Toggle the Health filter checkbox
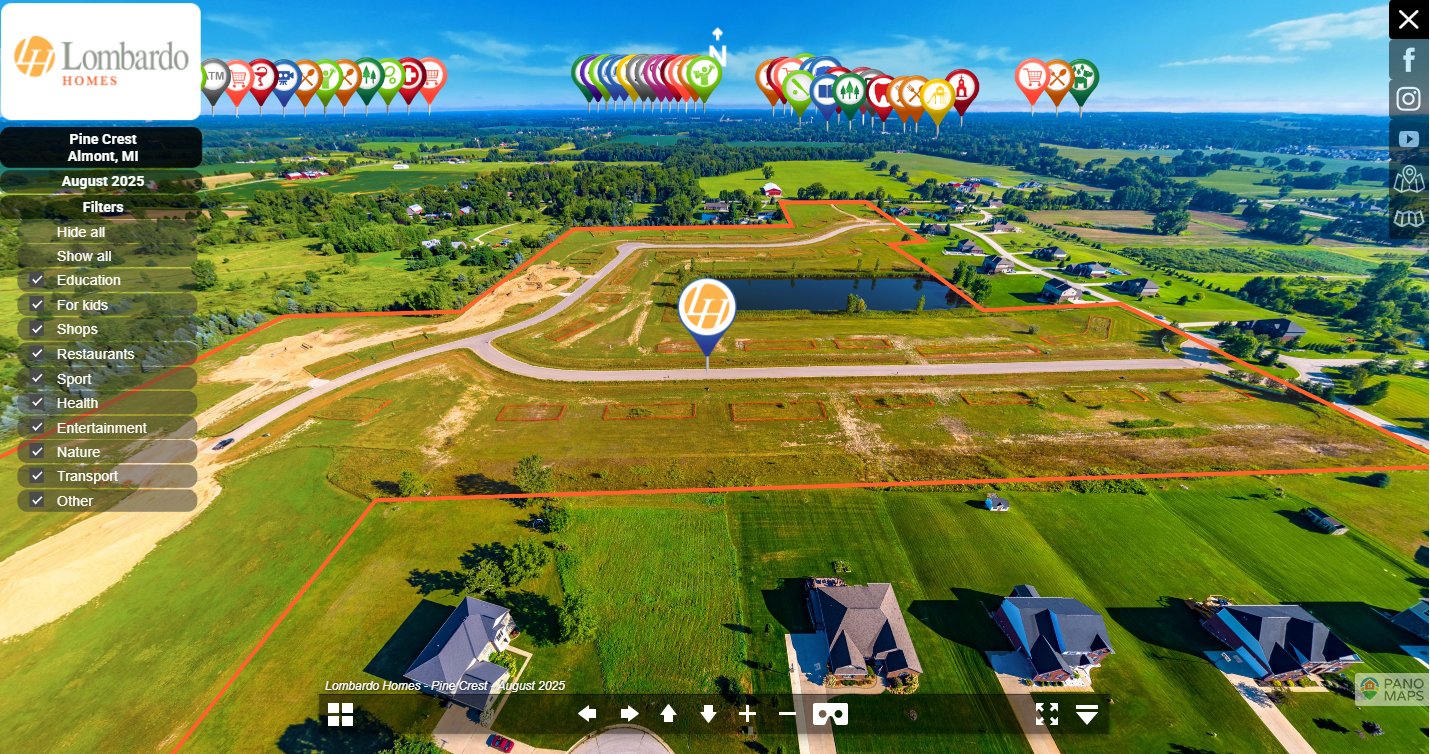The height and width of the screenshot is (754, 1430). tap(37, 403)
